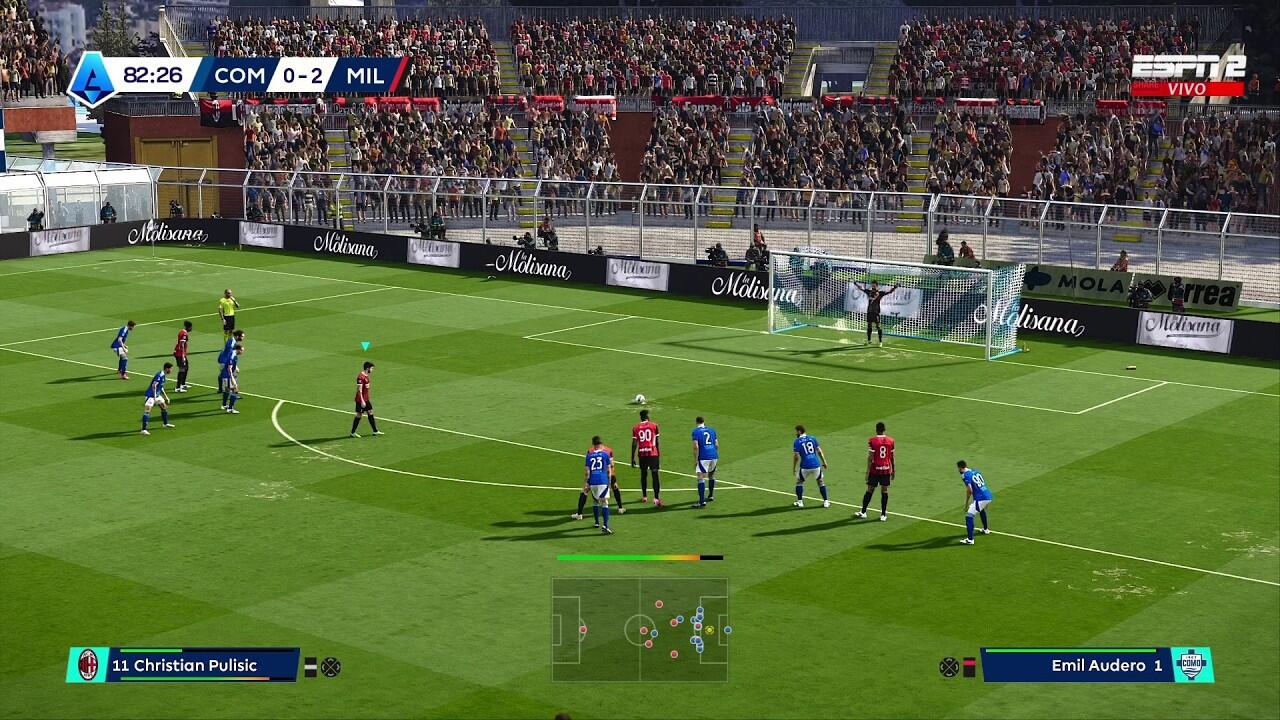The height and width of the screenshot is (720, 1280).
Task: Click the pitch radar minimap
Action: tap(640, 629)
